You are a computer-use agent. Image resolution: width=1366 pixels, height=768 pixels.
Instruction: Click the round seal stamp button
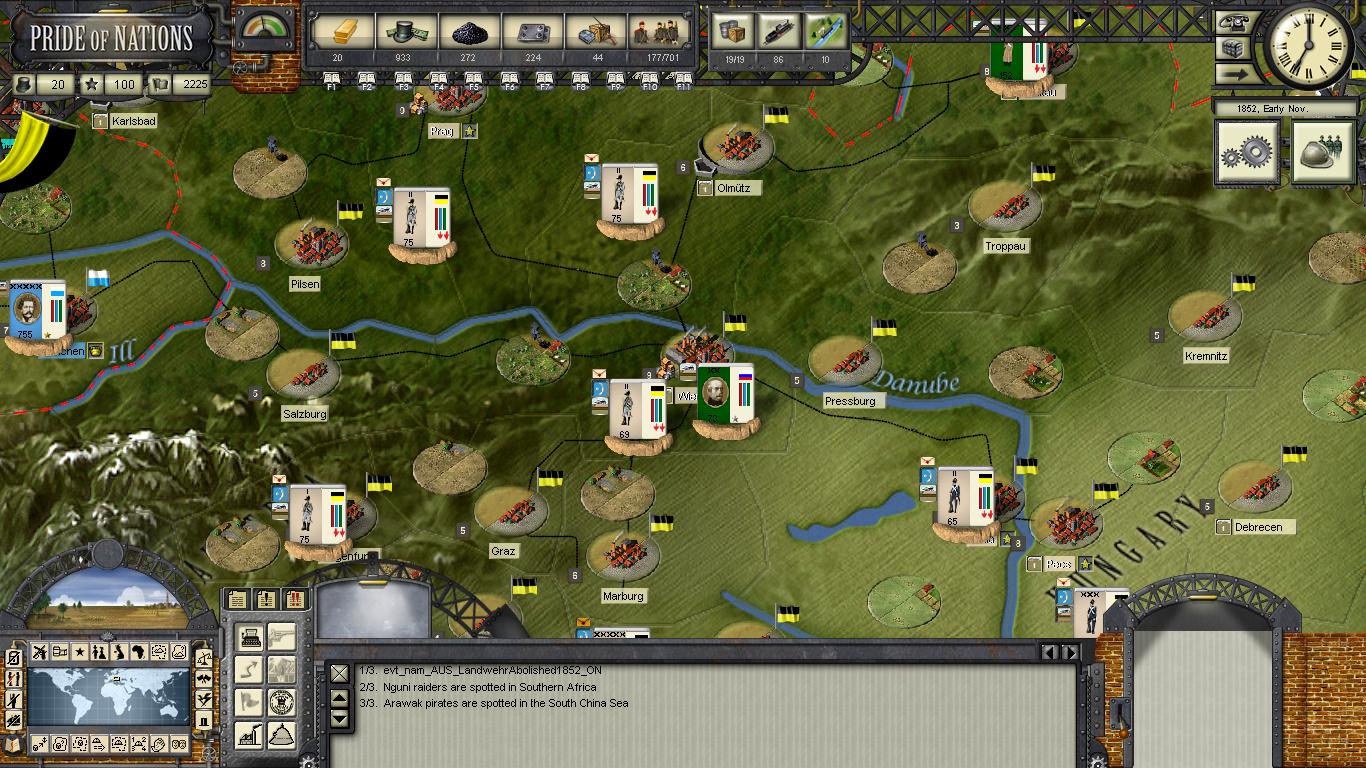[282, 701]
